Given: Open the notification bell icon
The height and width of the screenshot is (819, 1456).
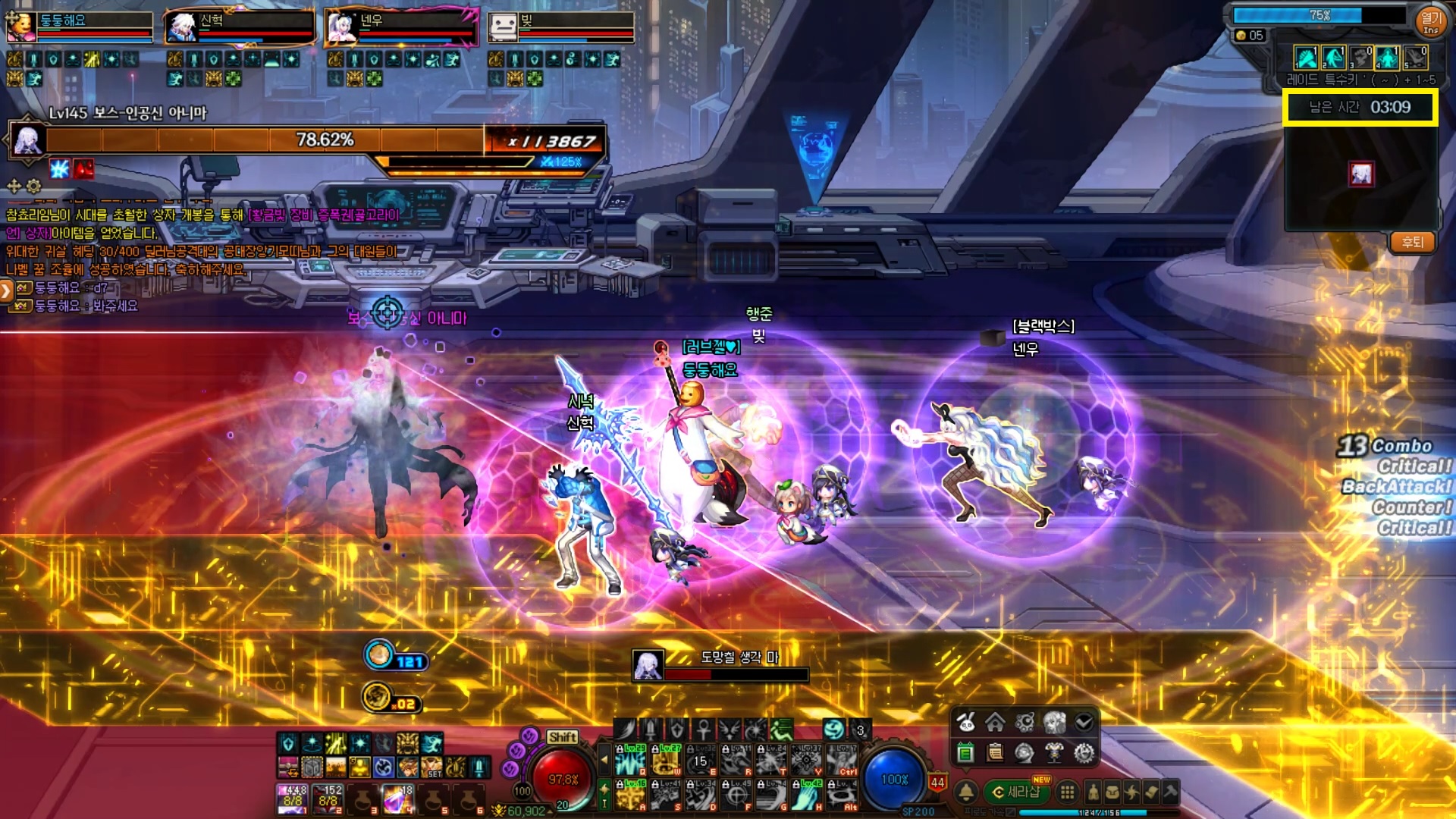Looking at the screenshot, I should (x=965, y=792).
